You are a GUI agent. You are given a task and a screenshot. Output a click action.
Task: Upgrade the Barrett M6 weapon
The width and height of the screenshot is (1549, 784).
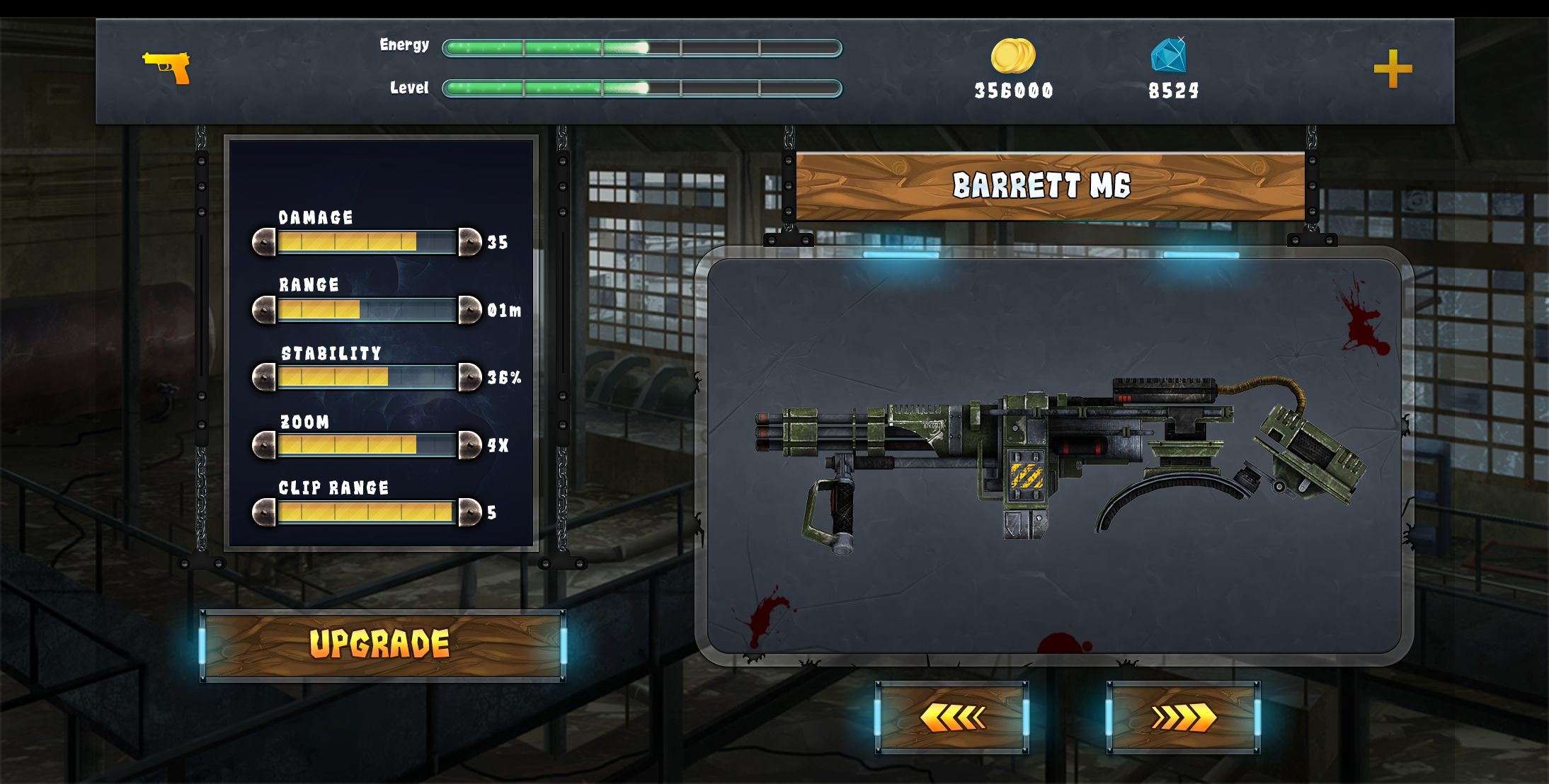coord(382,645)
